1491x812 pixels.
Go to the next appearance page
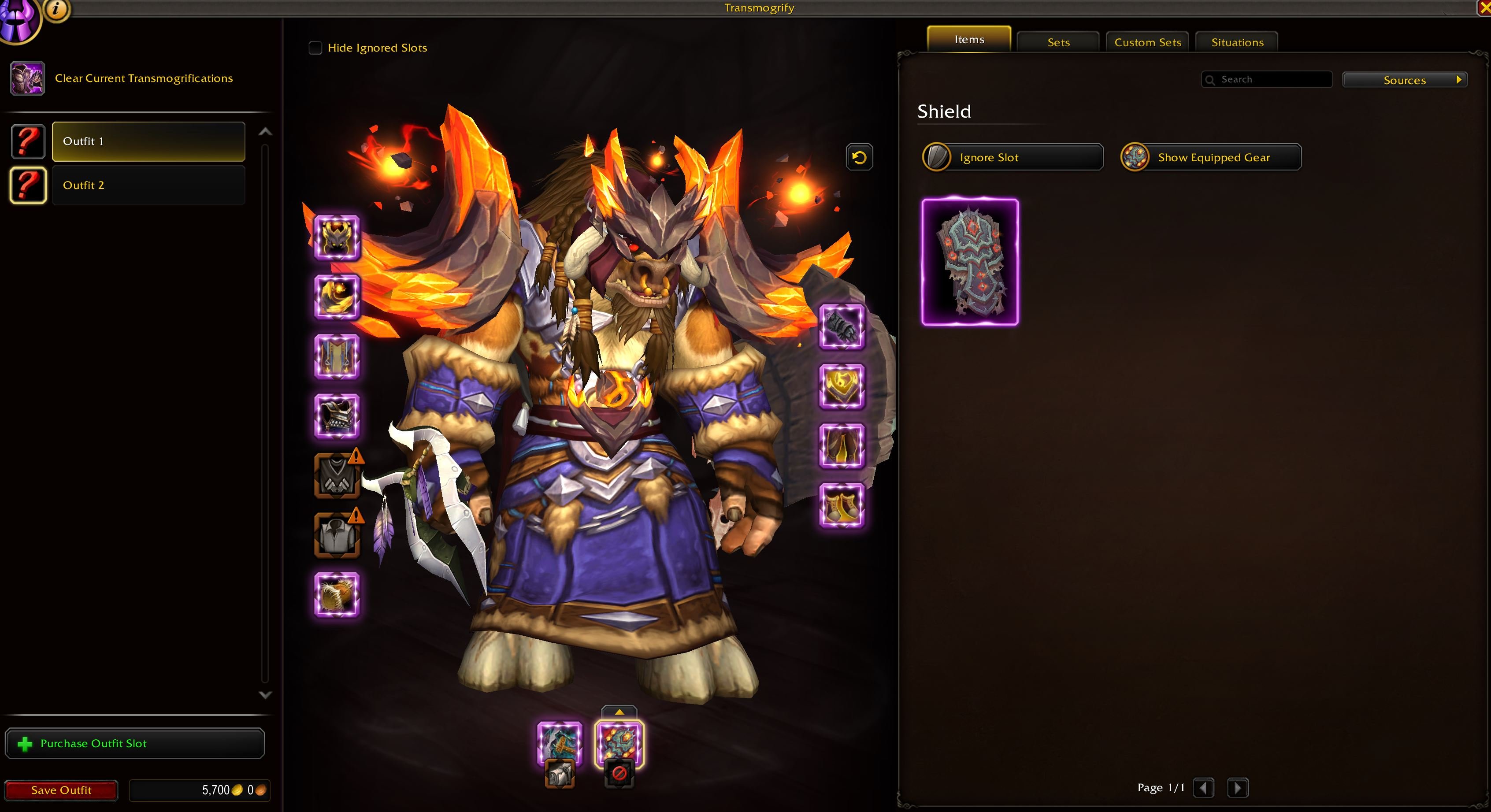pos(1238,788)
